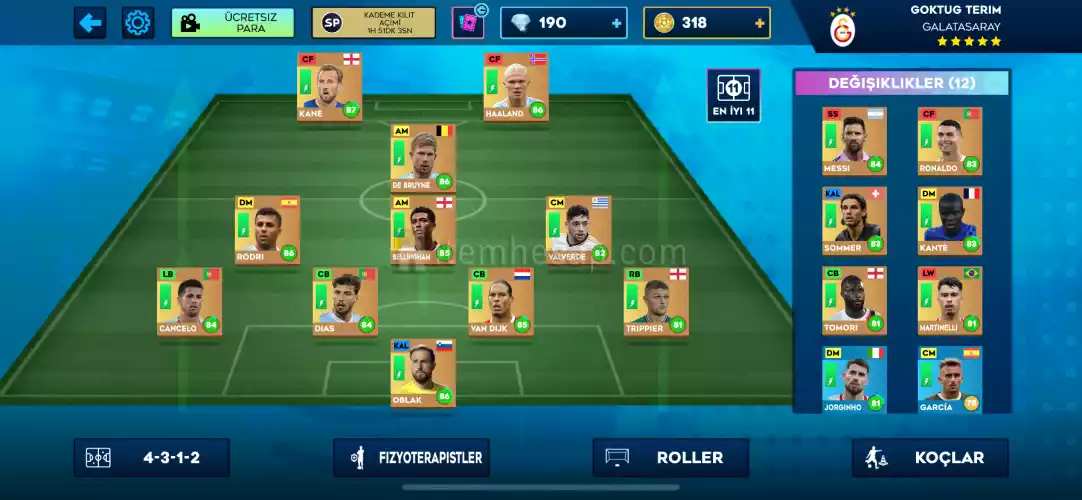Apply the En İyi 11 auto lineup
Image resolution: width=1082 pixels, height=500 pixels.
[x=733, y=96]
